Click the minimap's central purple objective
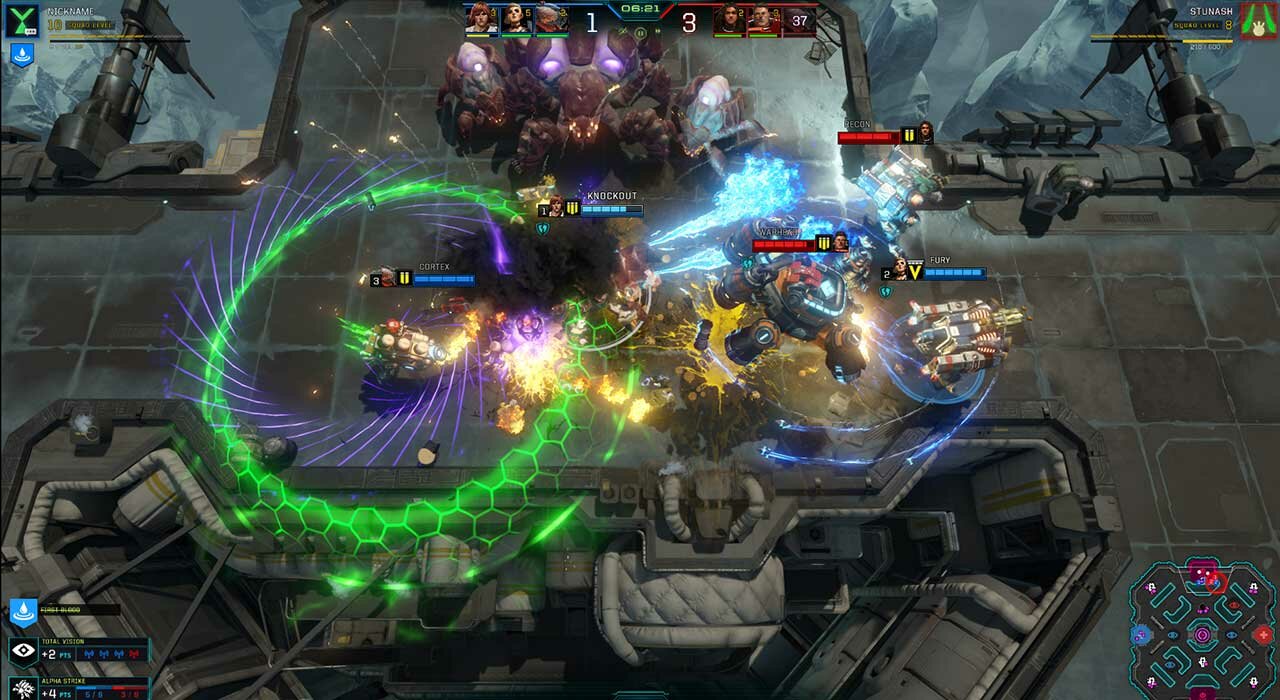Image resolution: width=1280 pixels, height=700 pixels. coord(1203,634)
